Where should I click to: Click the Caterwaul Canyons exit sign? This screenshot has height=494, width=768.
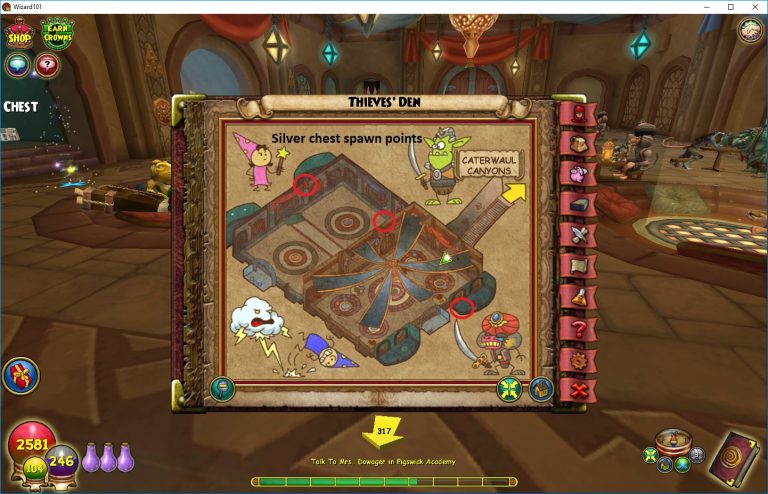[x=490, y=163]
